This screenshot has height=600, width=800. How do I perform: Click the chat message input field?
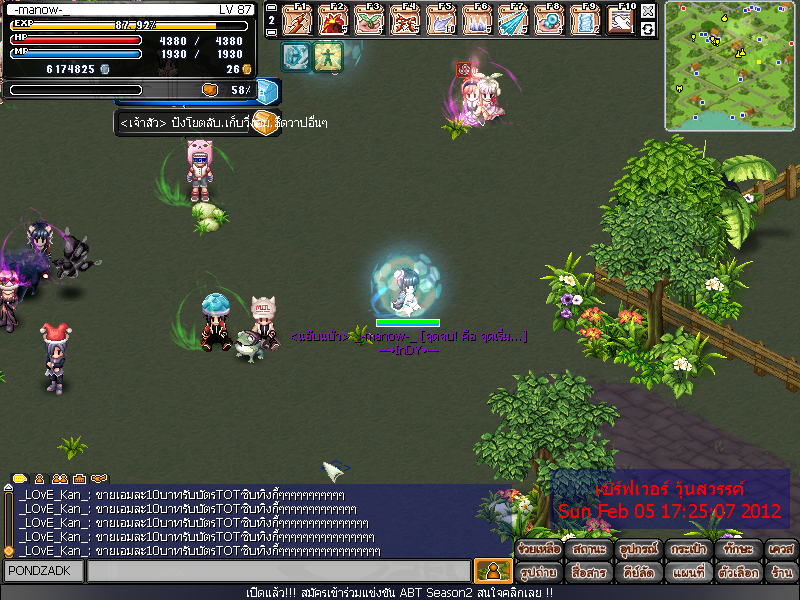(278, 571)
